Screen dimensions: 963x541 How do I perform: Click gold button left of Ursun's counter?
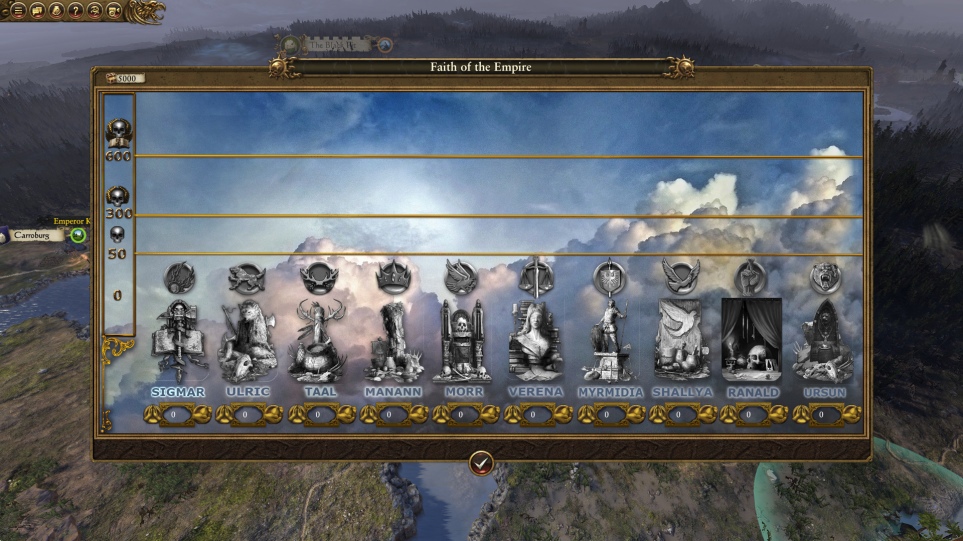[801, 414]
